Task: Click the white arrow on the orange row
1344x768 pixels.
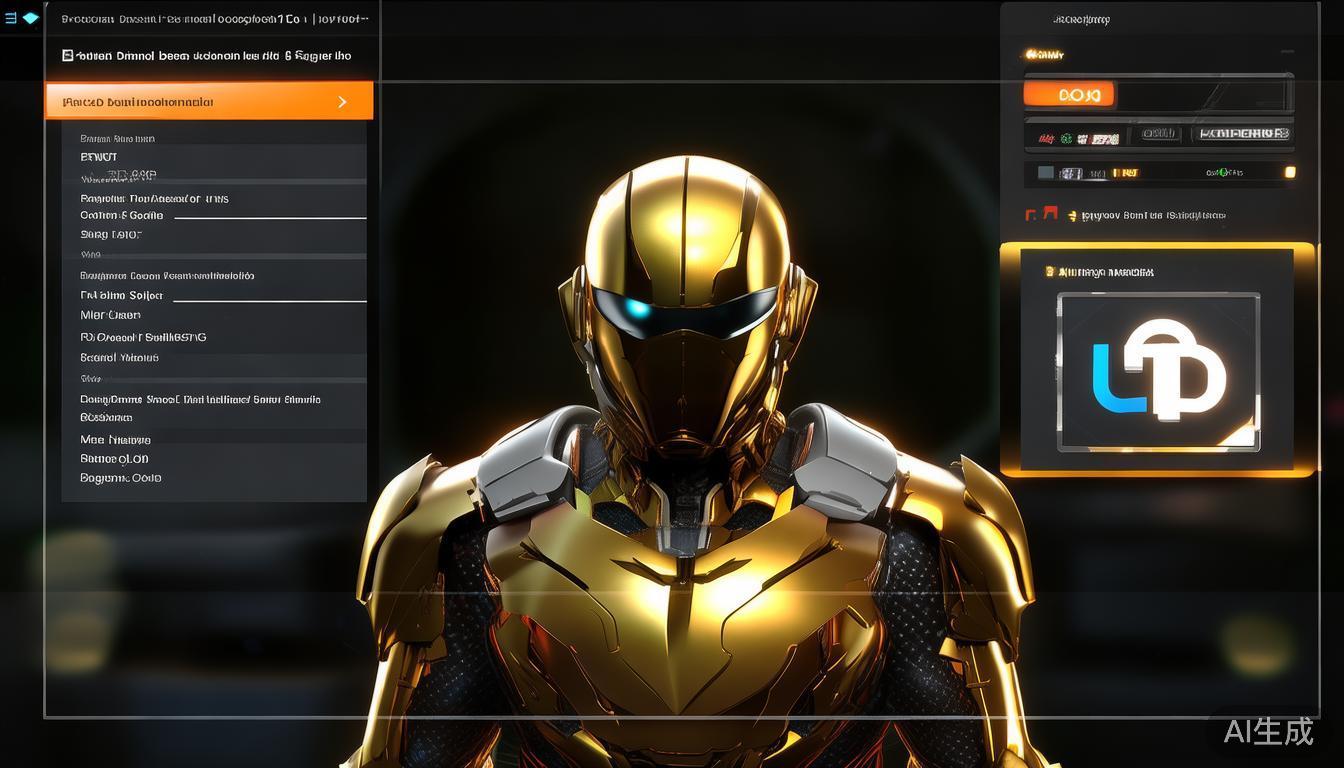Action: 343,102
